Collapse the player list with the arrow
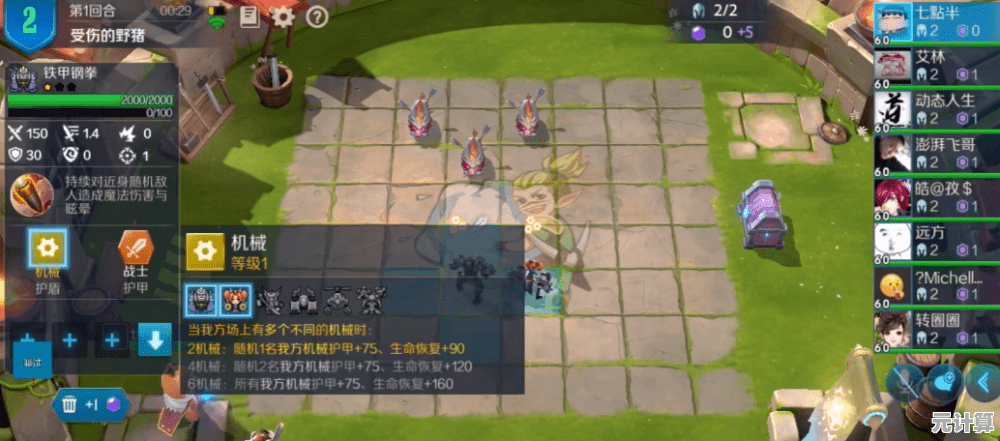This screenshot has height=441, width=1000. click(981, 382)
